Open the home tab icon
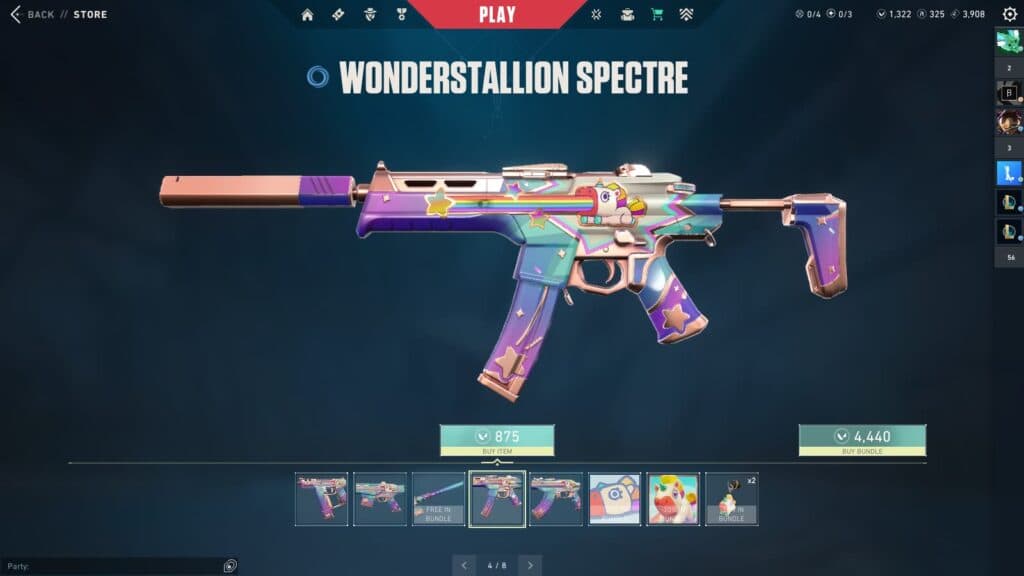Viewport: 1024px width, 576px height. pyautogui.click(x=307, y=15)
